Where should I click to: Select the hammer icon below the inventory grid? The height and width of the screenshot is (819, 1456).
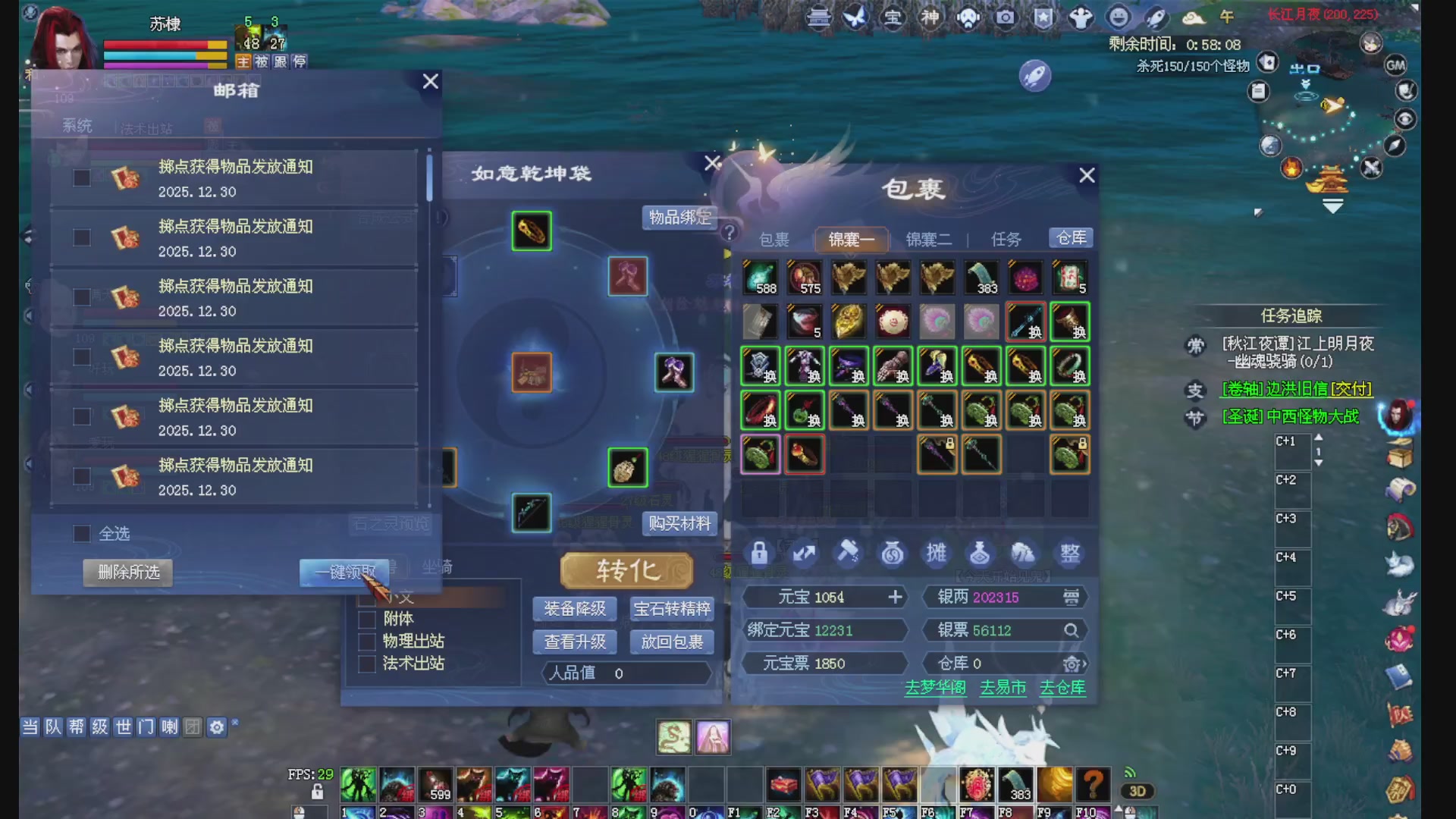[849, 554]
